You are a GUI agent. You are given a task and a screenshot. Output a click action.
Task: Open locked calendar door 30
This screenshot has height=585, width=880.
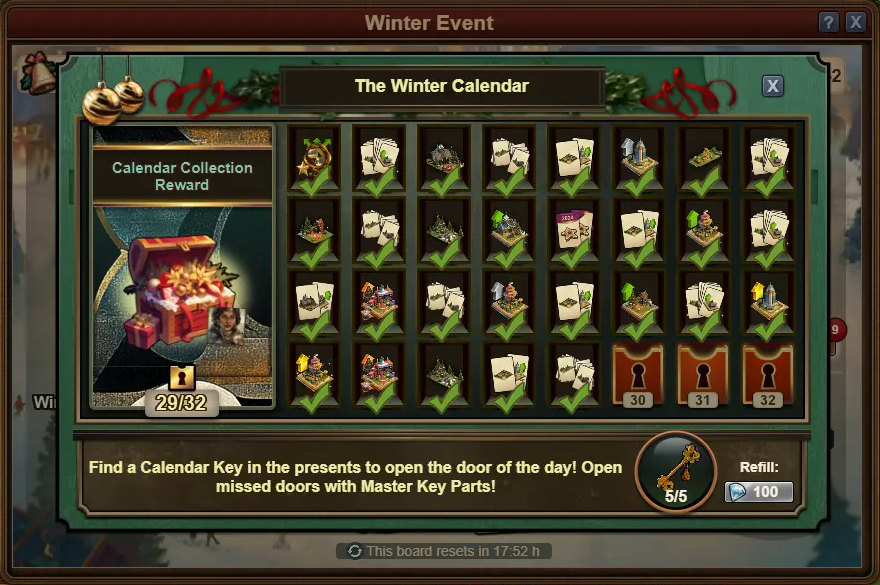click(x=638, y=375)
